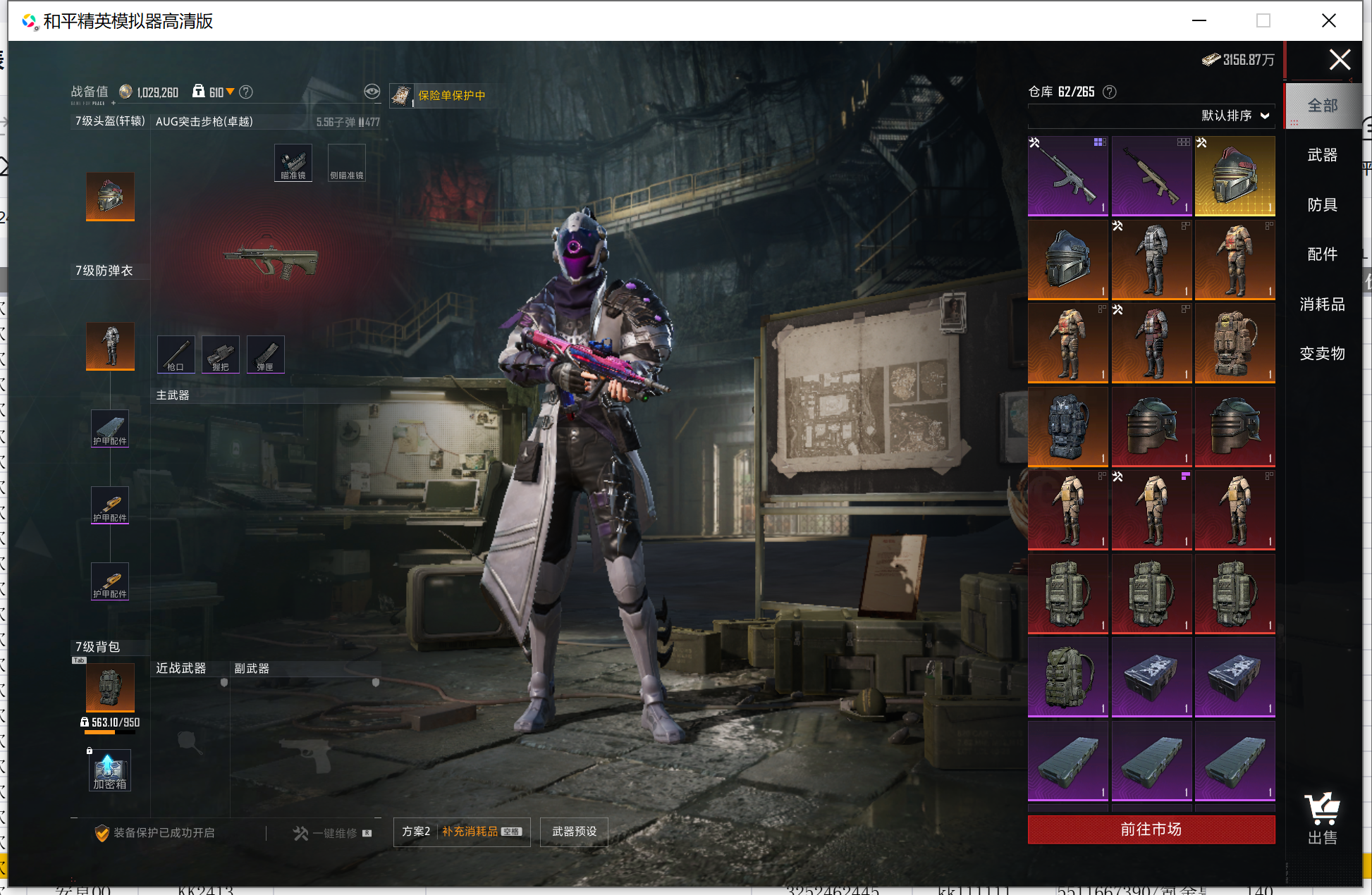Open the 出售 sell cart
The width and height of the screenshot is (1372, 895).
click(1322, 817)
